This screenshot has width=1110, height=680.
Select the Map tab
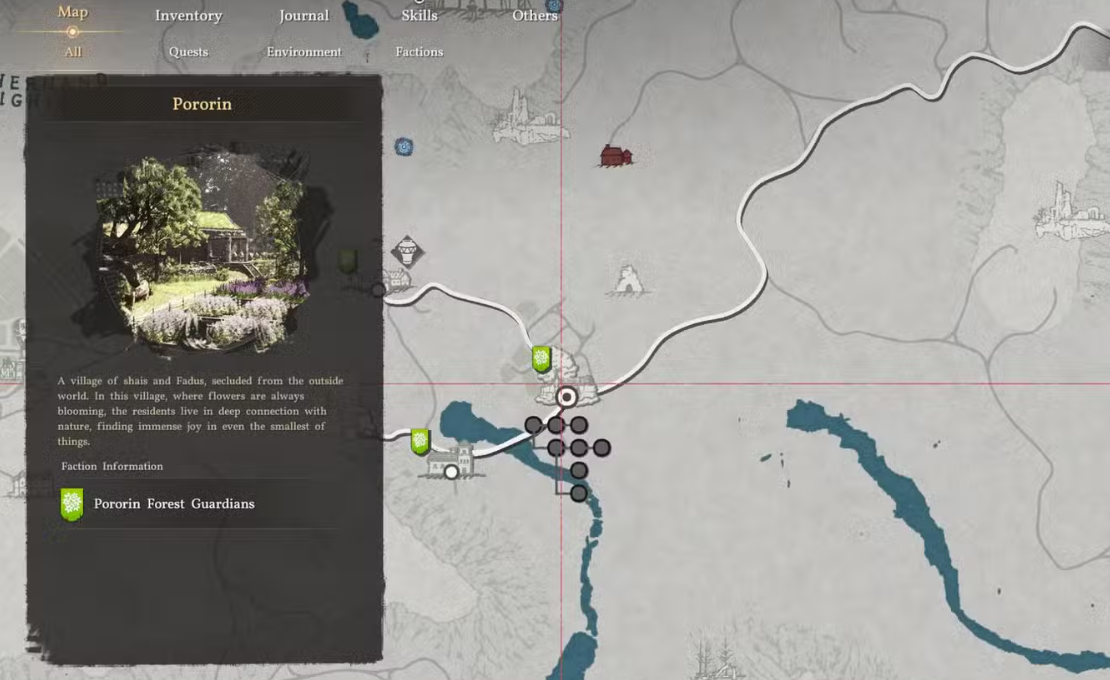tap(73, 12)
